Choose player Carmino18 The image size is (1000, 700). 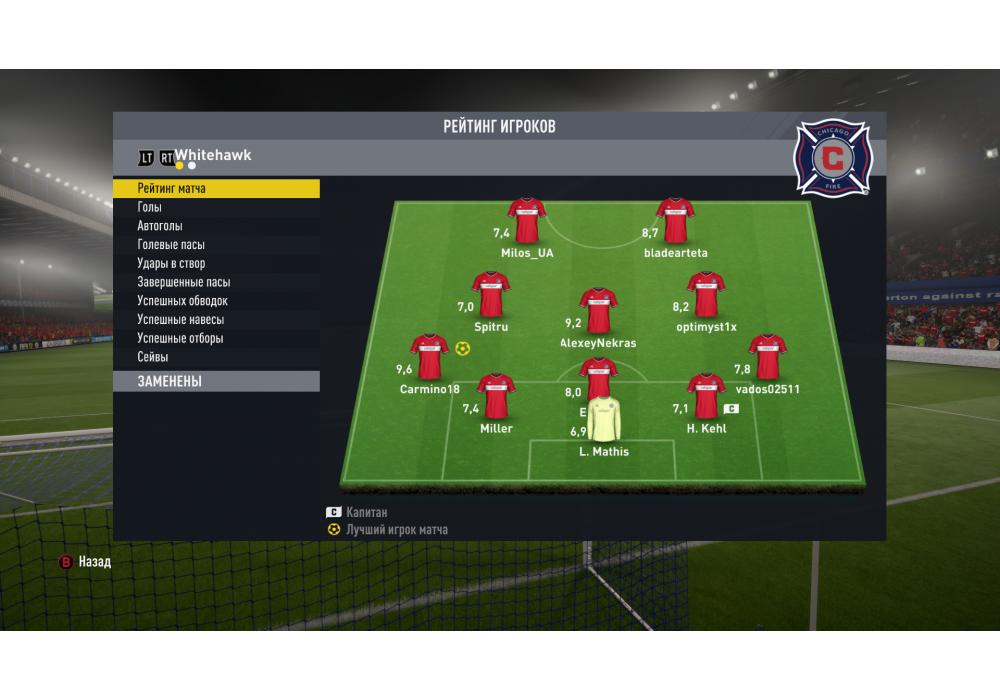click(429, 357)
